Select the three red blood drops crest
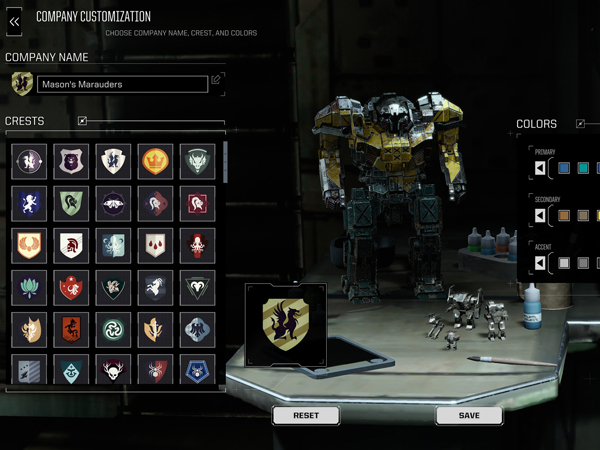The height and width of the screenshot is (450, 600). pos(156,245)
